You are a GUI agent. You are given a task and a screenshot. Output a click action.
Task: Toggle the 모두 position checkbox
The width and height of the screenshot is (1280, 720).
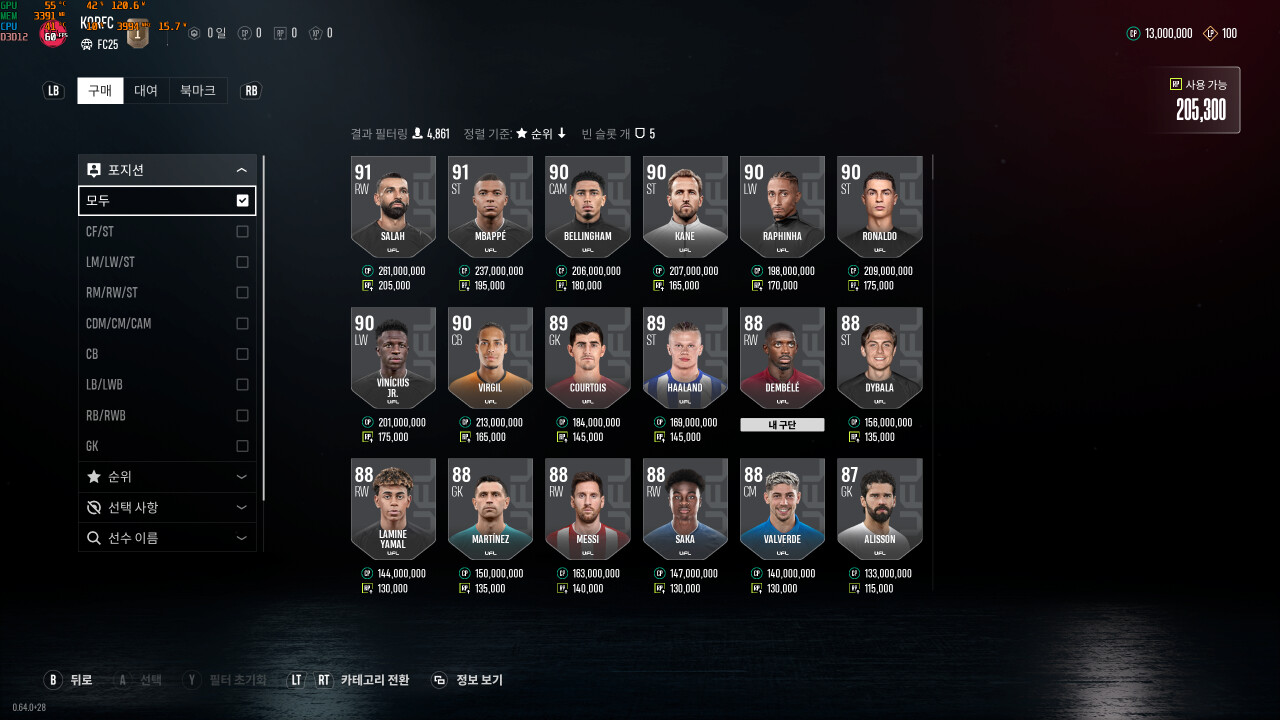242,201
